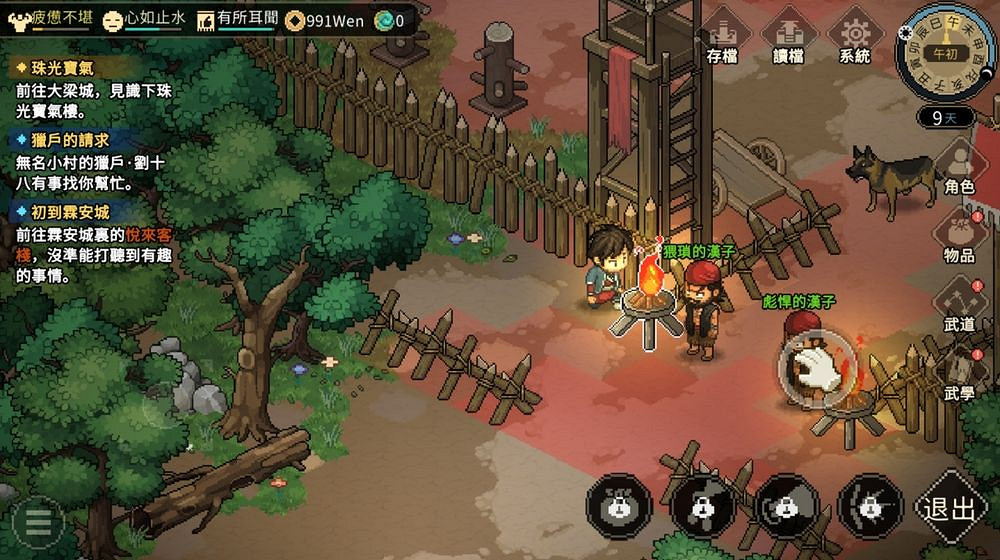The width and height of the screenshot is (1000, 560).
Task: Click the 心如止水 mood status icon
Action: click(114, 19)
